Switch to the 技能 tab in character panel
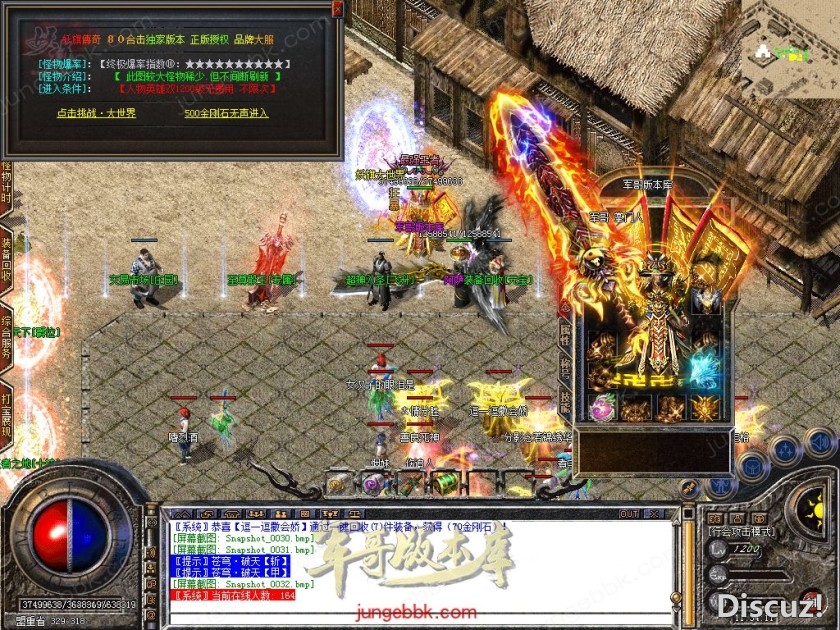Image resolution: width=840 pixels, height=630 pixels. coord(565,402)
